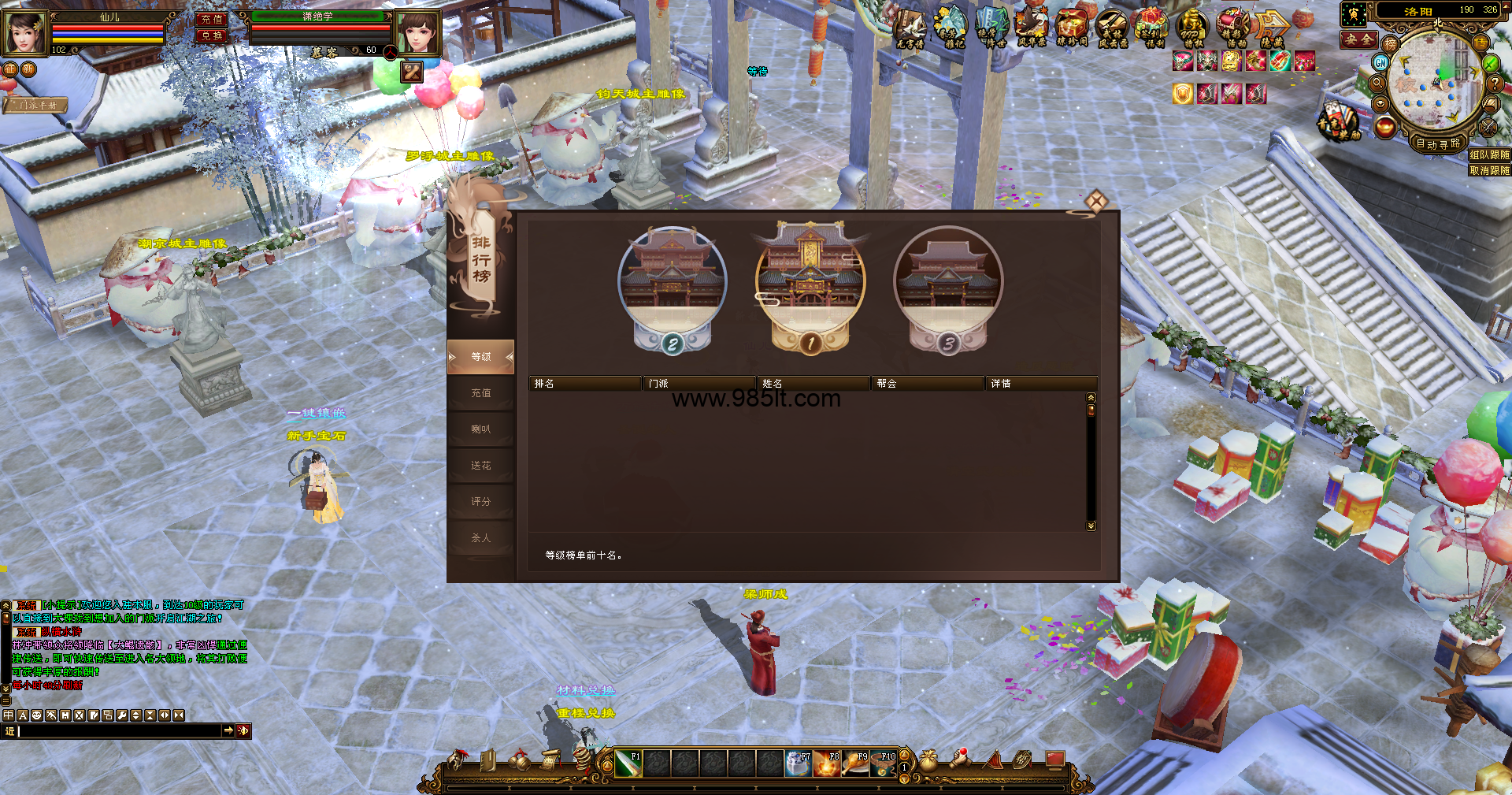Click the 充值 recharge button
This screenshot has width=1512, height=795.
click(211, 20)
